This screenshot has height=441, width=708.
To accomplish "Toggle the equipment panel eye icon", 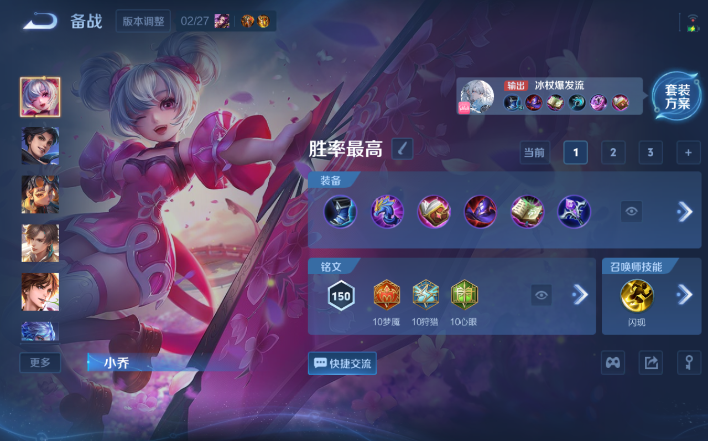I will [x=631, y=211].
